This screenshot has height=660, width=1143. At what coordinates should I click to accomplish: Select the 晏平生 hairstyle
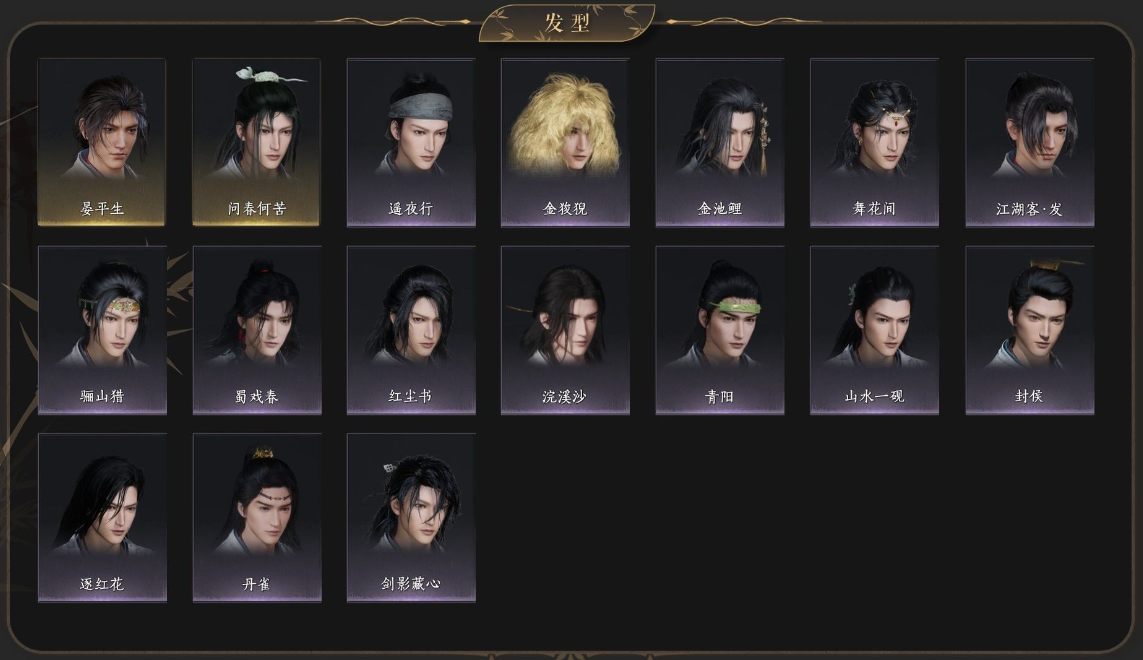[x=102, y=141]
